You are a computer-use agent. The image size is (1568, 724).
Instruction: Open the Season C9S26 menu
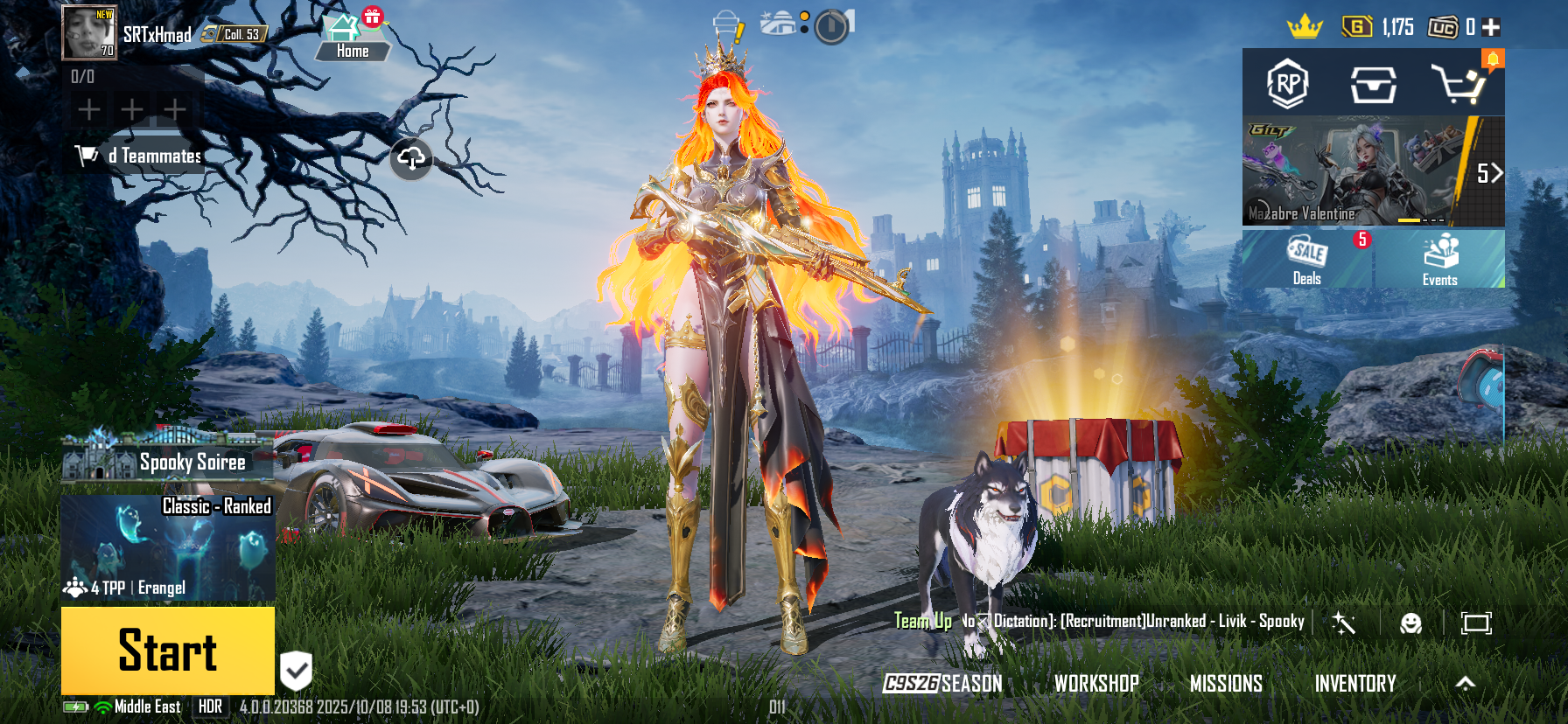[942, 684]
